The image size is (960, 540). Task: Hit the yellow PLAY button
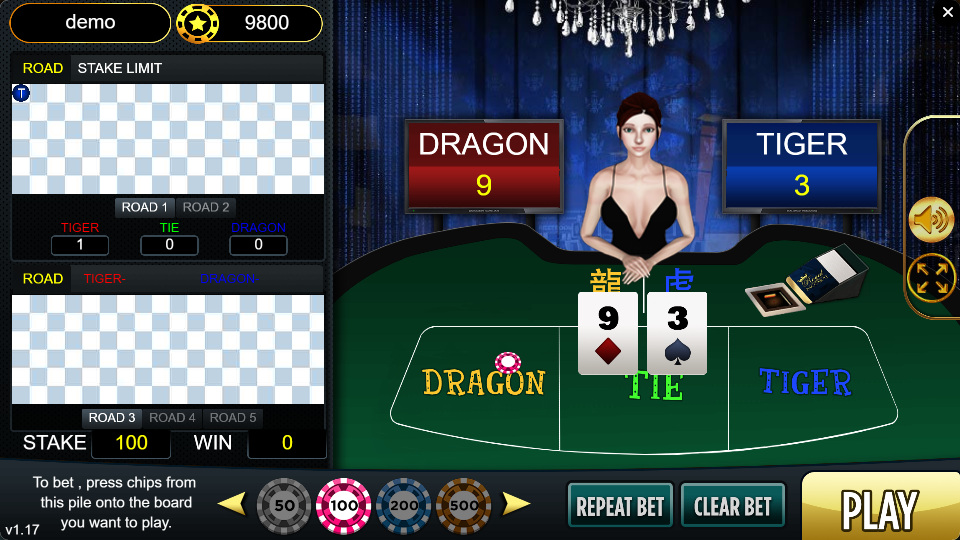878,508
